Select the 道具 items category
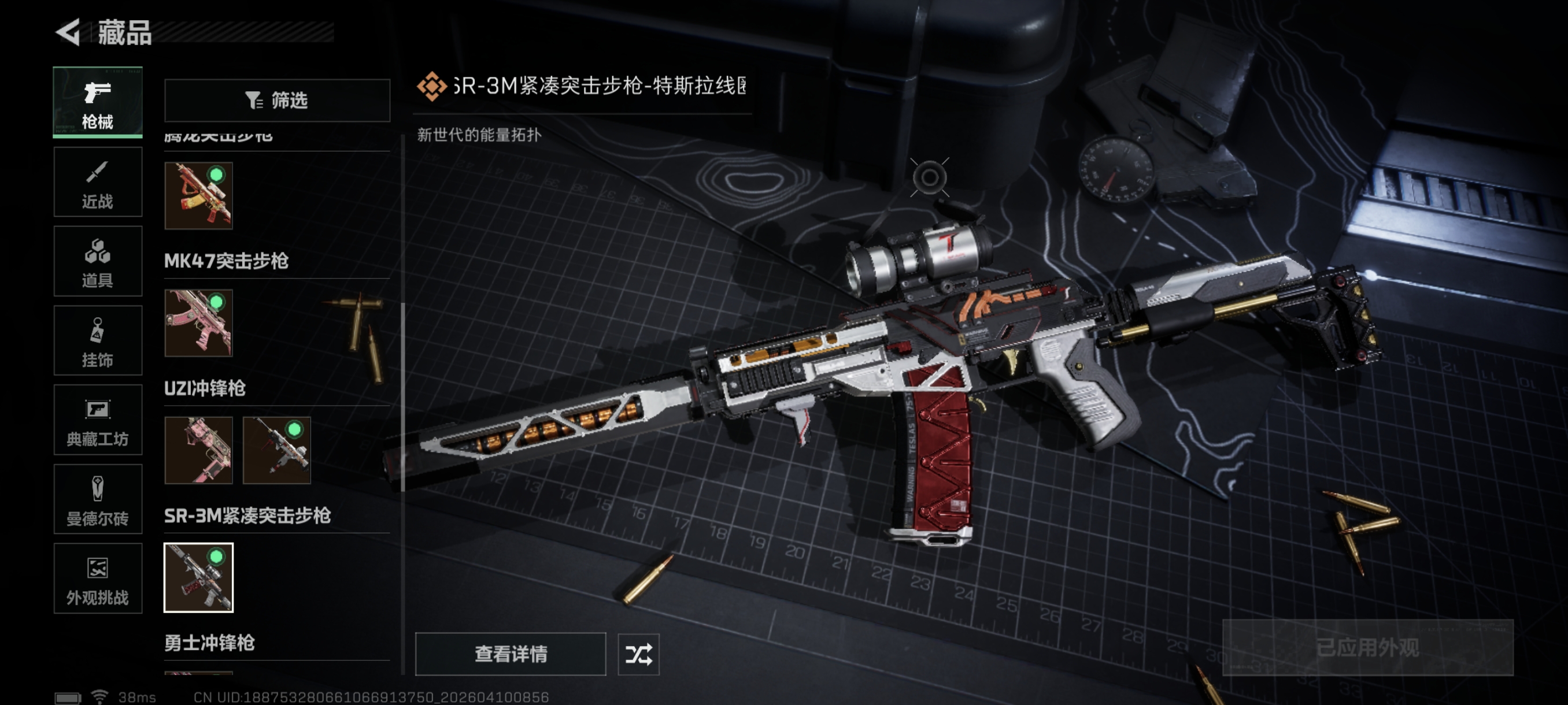 97,262
